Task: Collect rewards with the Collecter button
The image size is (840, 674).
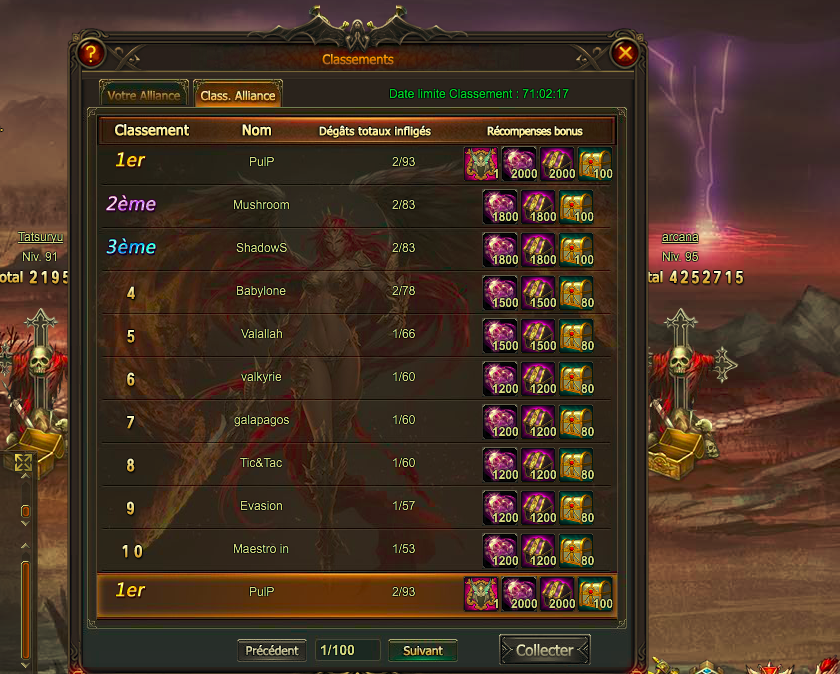Action: (x=545, y=650)
